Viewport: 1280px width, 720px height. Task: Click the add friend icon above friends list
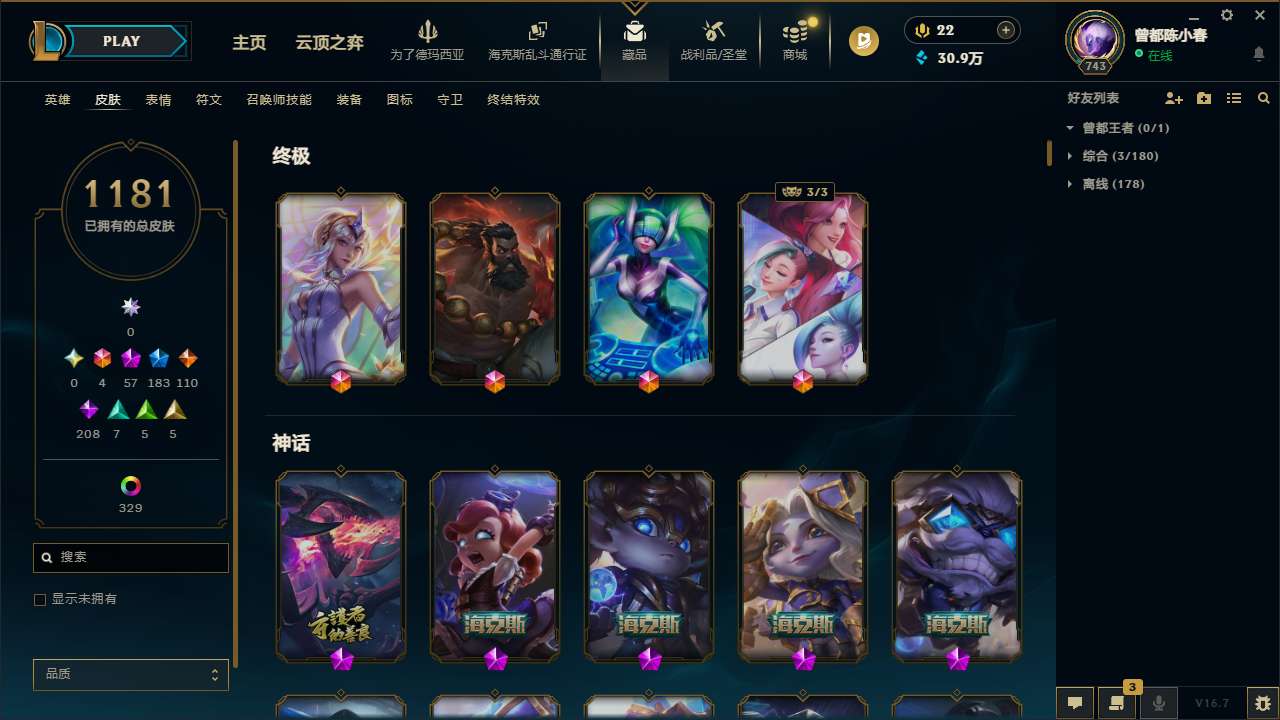[x=1173, y=97]
